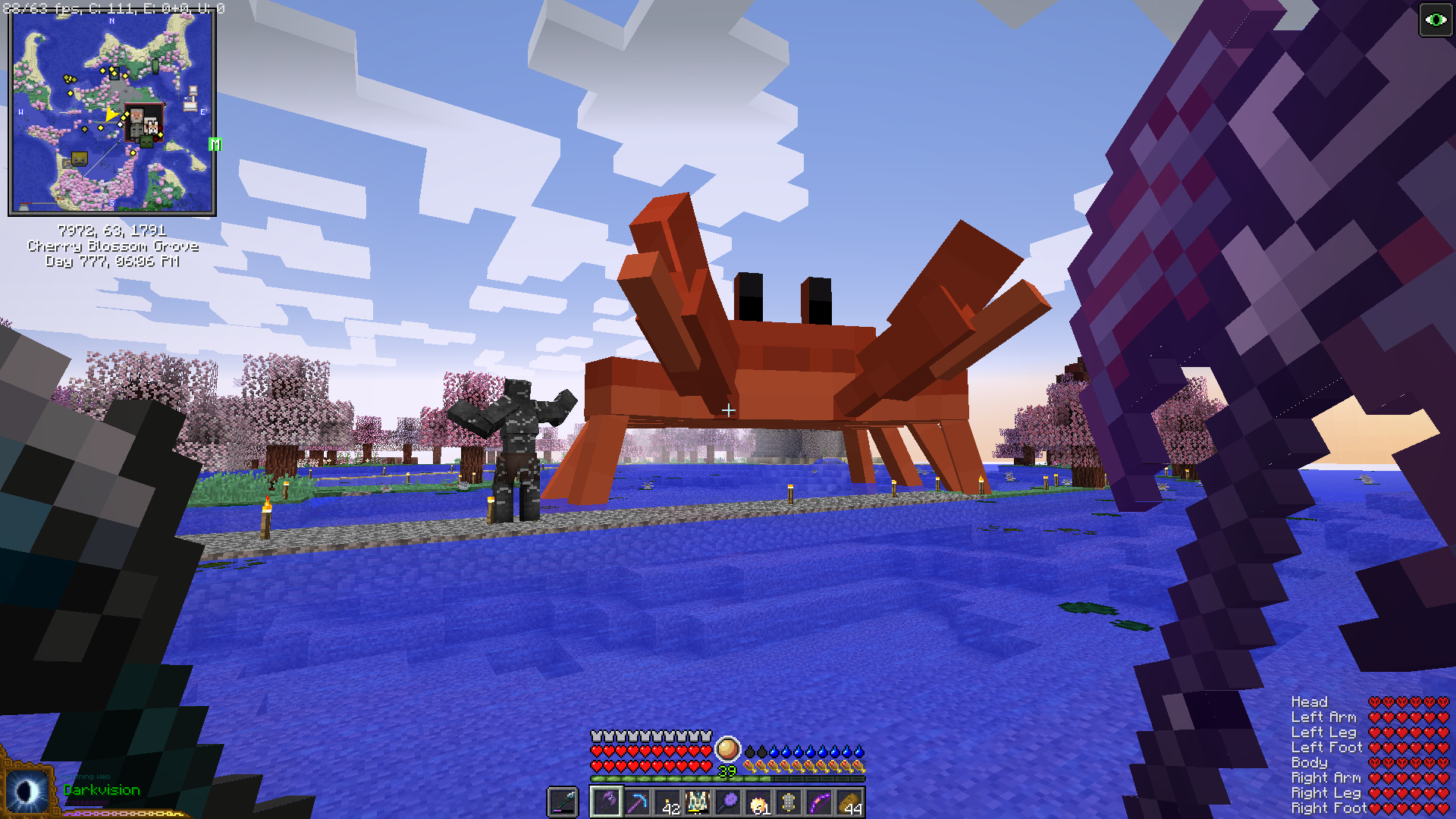This screenshot has width=1456, height=819.
Task: Select the Head entry in the limb HUD
Action: coord(1308,702)
